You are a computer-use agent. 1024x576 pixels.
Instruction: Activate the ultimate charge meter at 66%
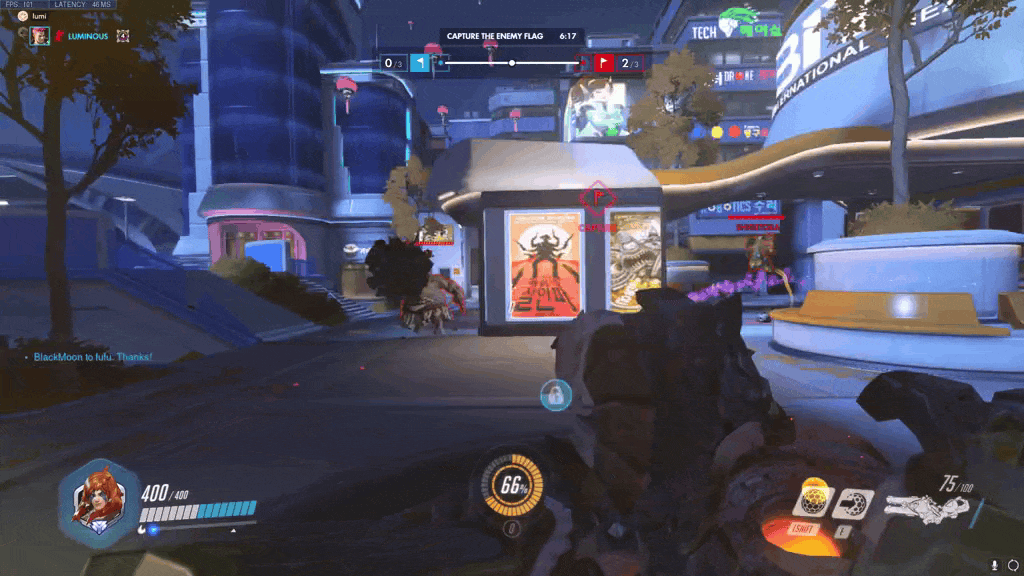click(514, 487)
